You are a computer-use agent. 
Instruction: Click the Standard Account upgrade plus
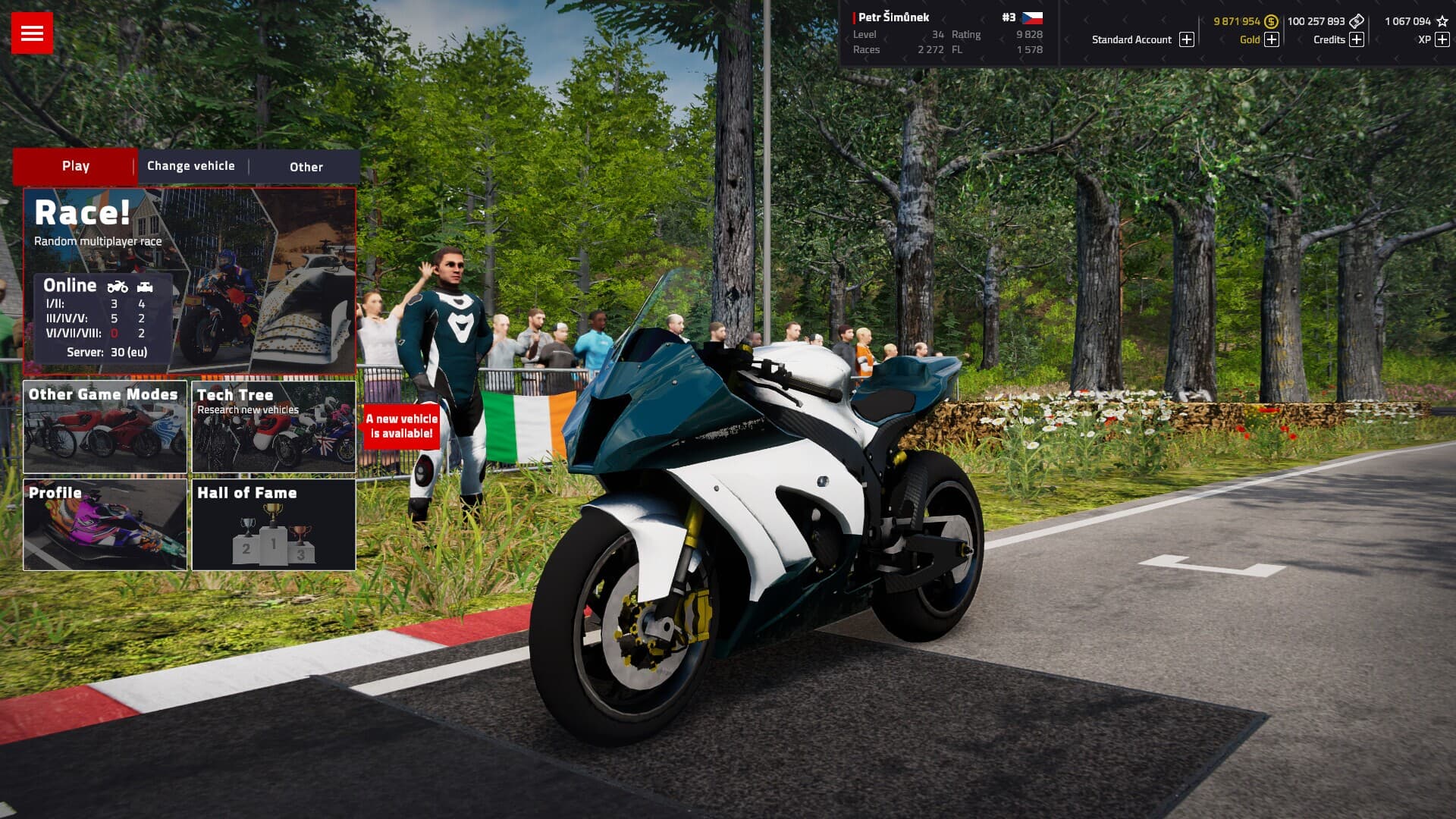1186,39
